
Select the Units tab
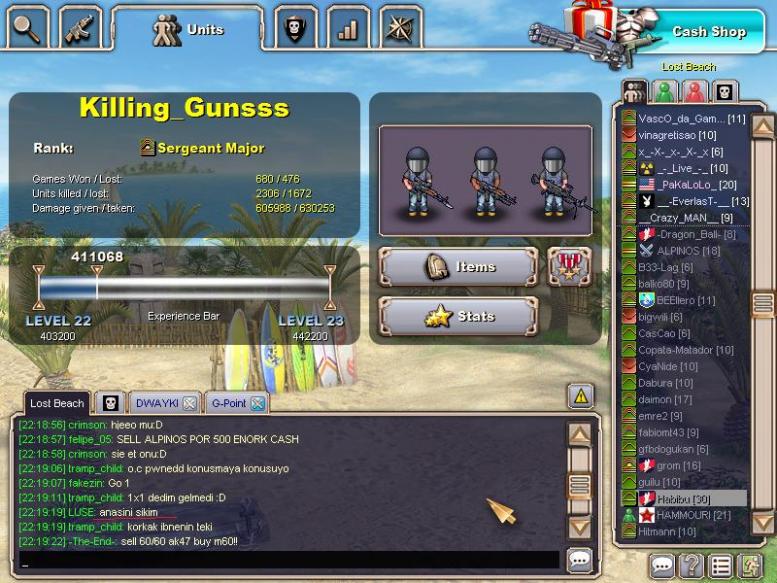(186, 30)
